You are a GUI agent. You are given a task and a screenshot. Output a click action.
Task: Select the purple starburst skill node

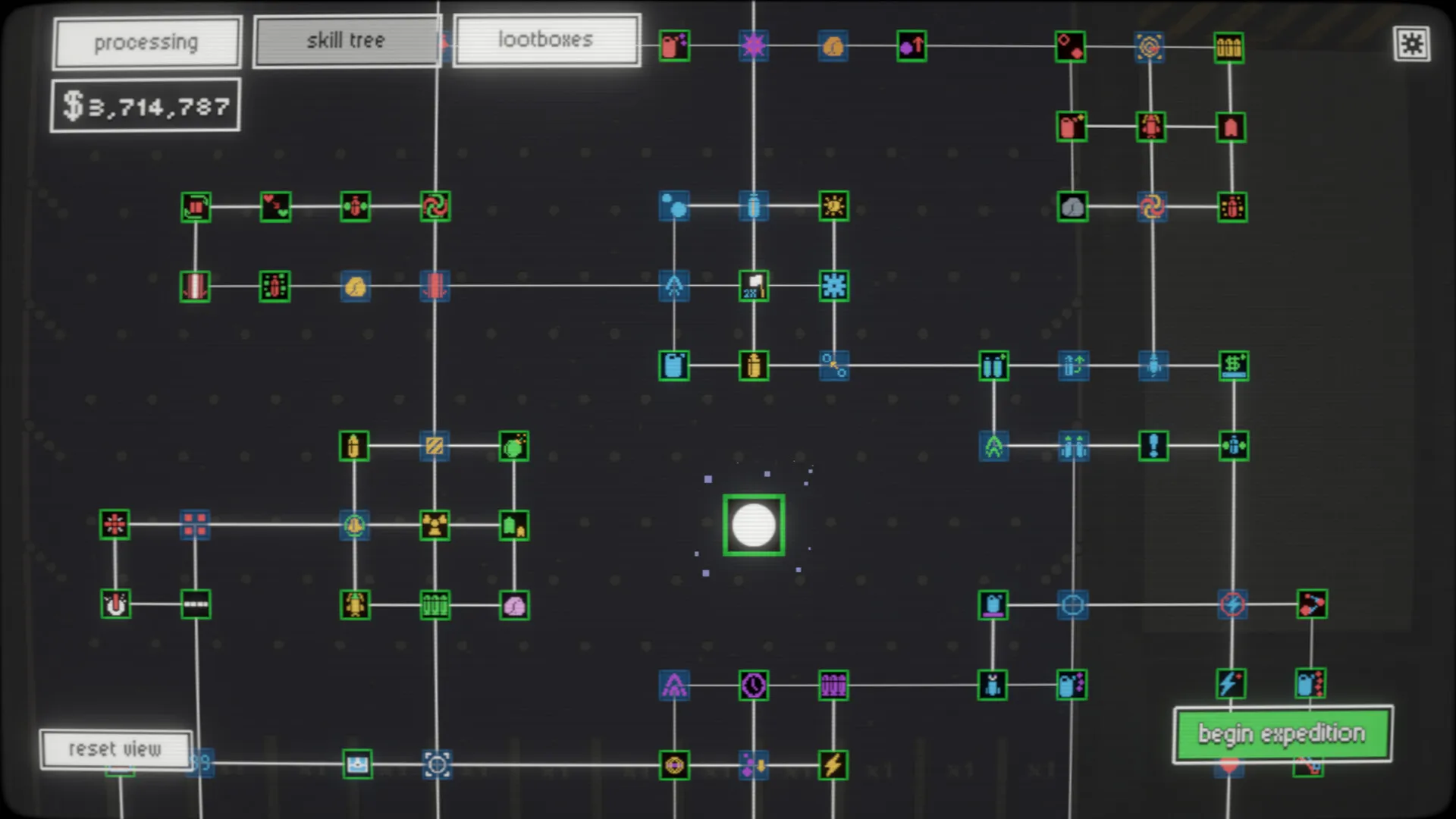point(753,46)
